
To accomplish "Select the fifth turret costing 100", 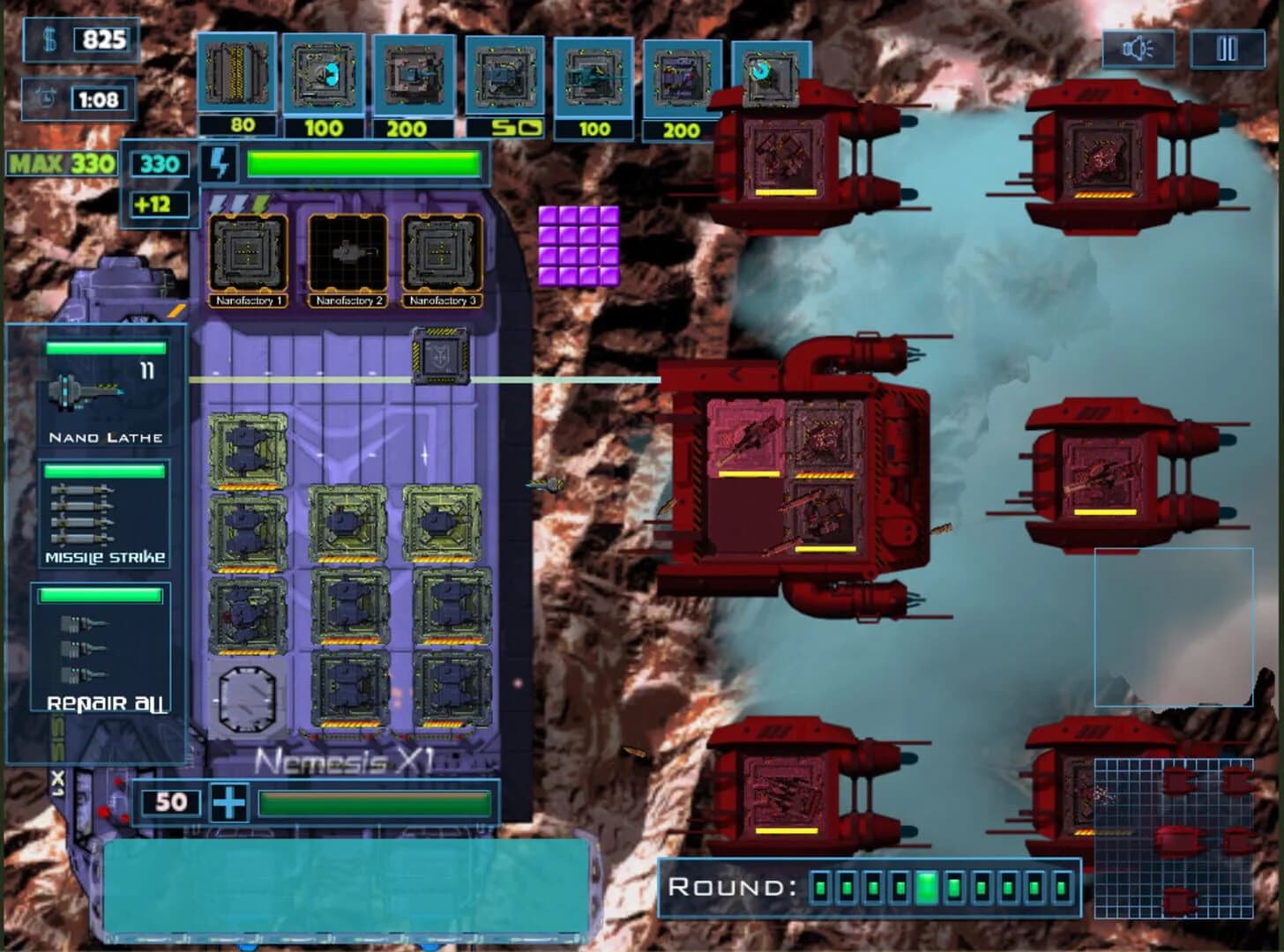I will pyautogui.click(x=593, y=75).
